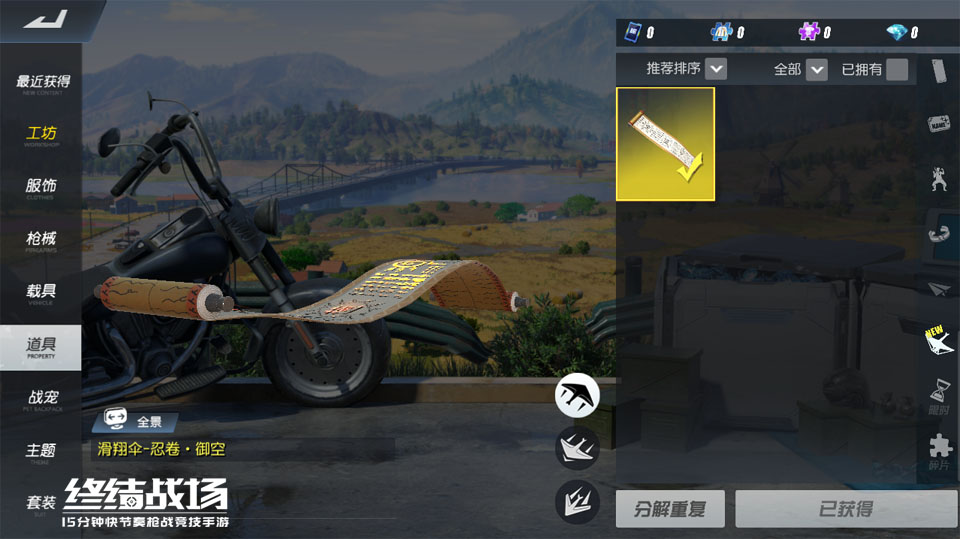Screen dimensions: 960x539
Task: Open the 套装 suit category
Action: point(42,503)
